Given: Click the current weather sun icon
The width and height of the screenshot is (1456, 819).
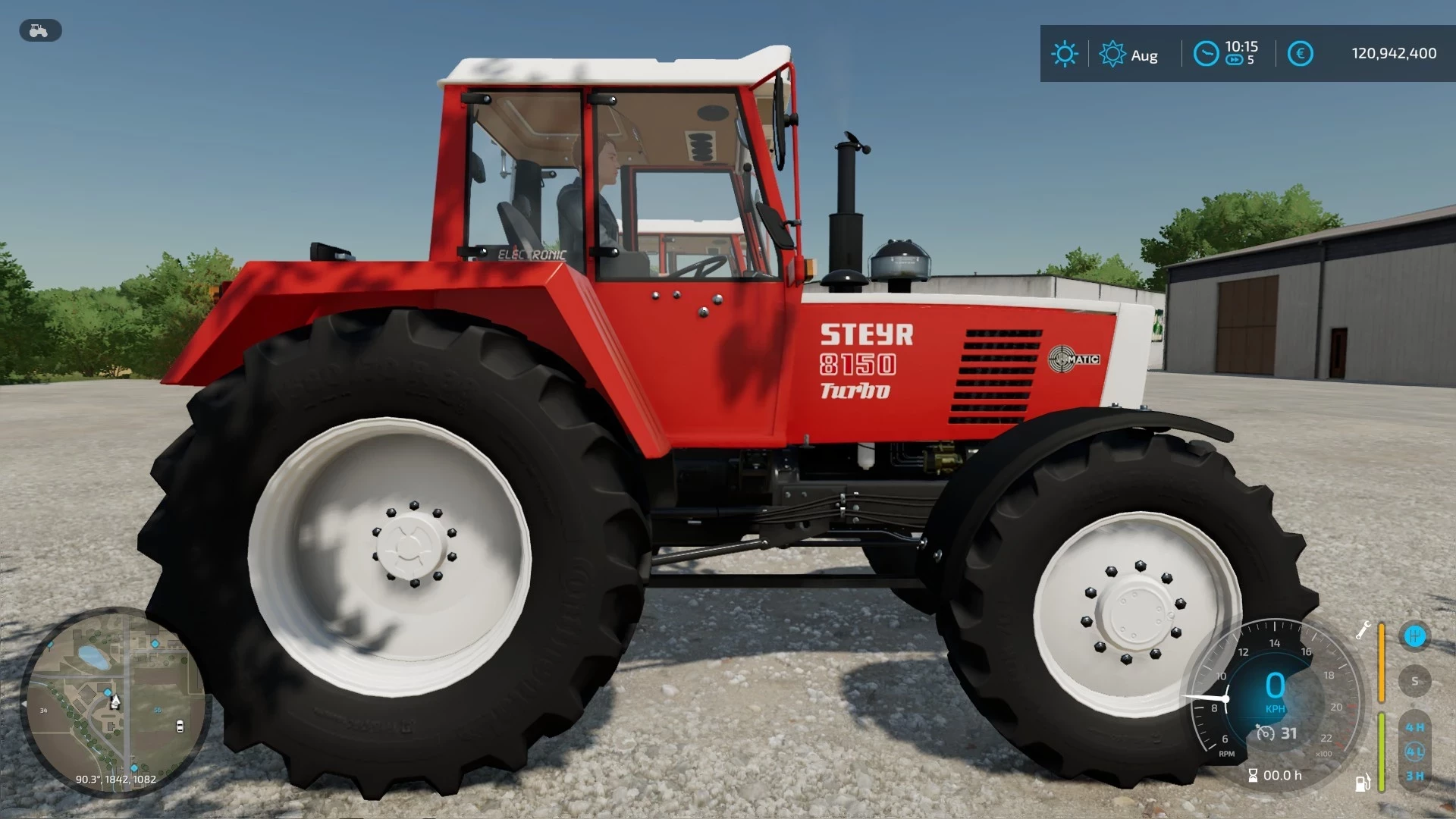Looking at the screenshot, I should pyautogui.click(x=1065, y=52).
